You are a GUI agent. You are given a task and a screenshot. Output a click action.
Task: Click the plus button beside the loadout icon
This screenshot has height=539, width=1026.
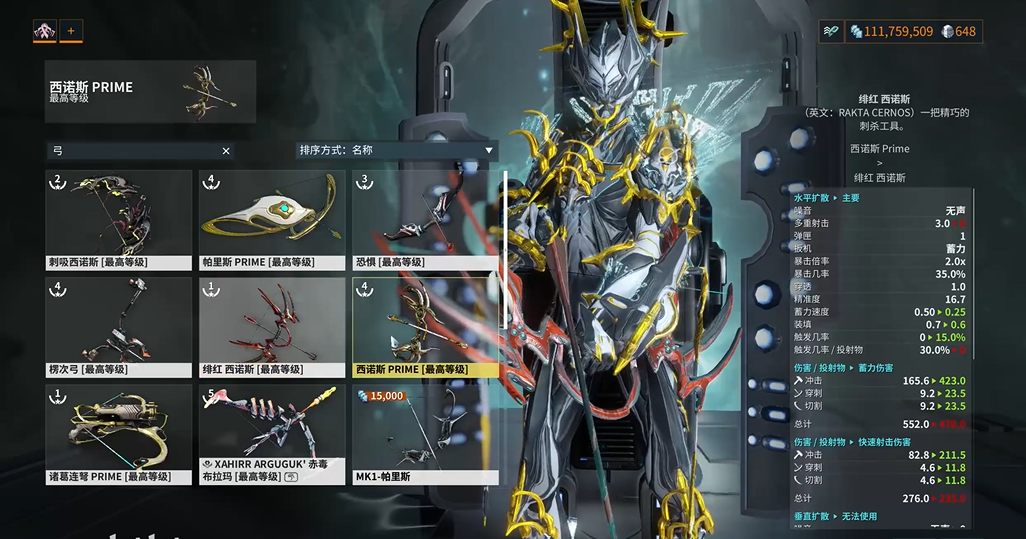click(x=71, y=31)
